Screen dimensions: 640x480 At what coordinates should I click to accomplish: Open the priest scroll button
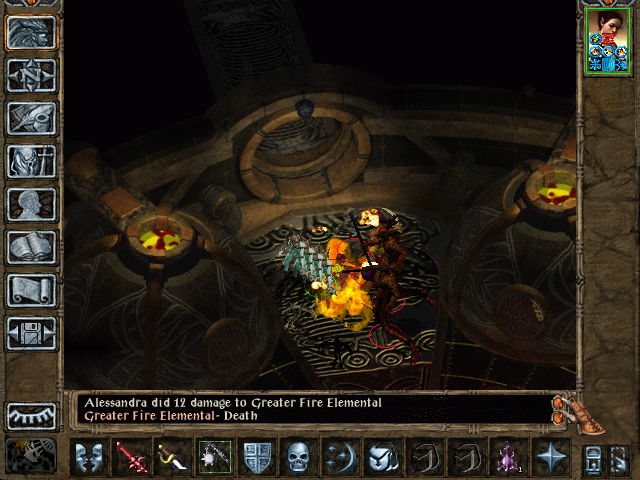point(32,290)
